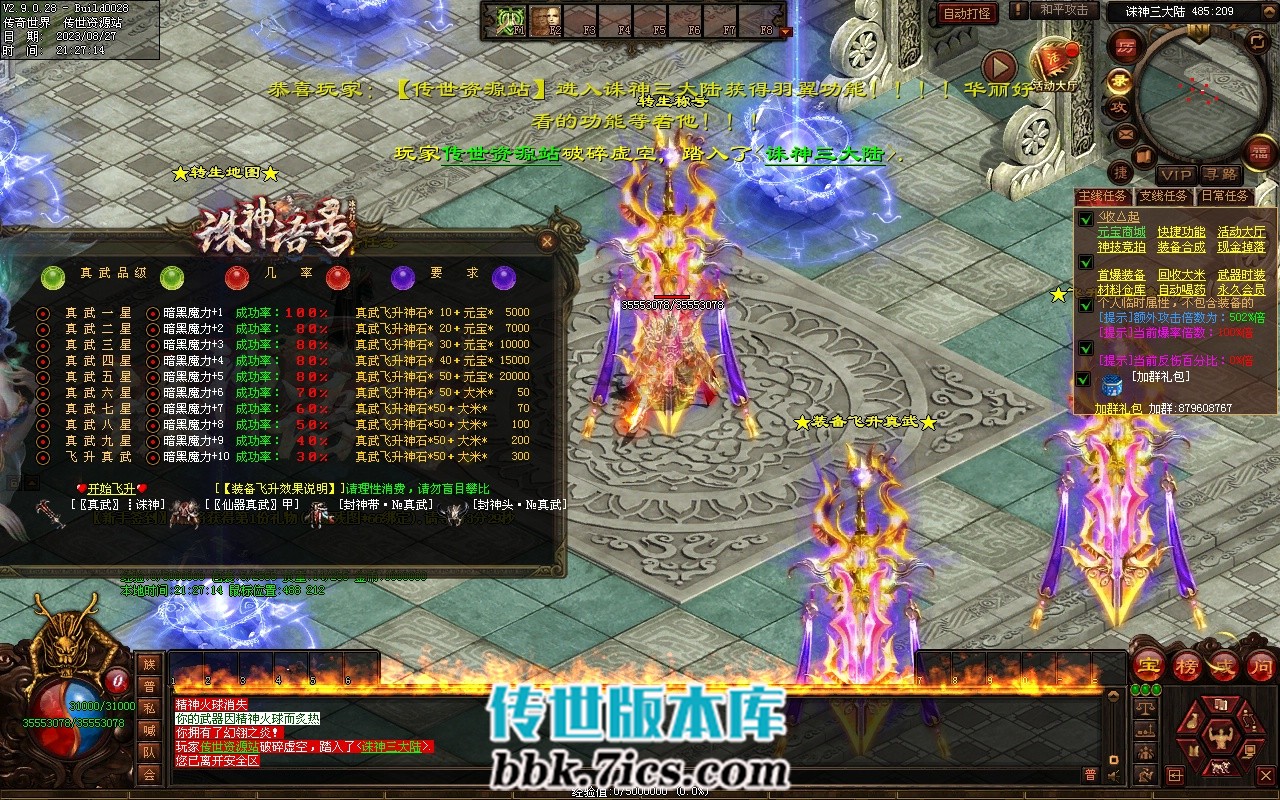The height and width of the screenshot is (800, 1280).
Task: Select the 队 team chat channel
Action: pyautogui.click(x=149, y=752)
